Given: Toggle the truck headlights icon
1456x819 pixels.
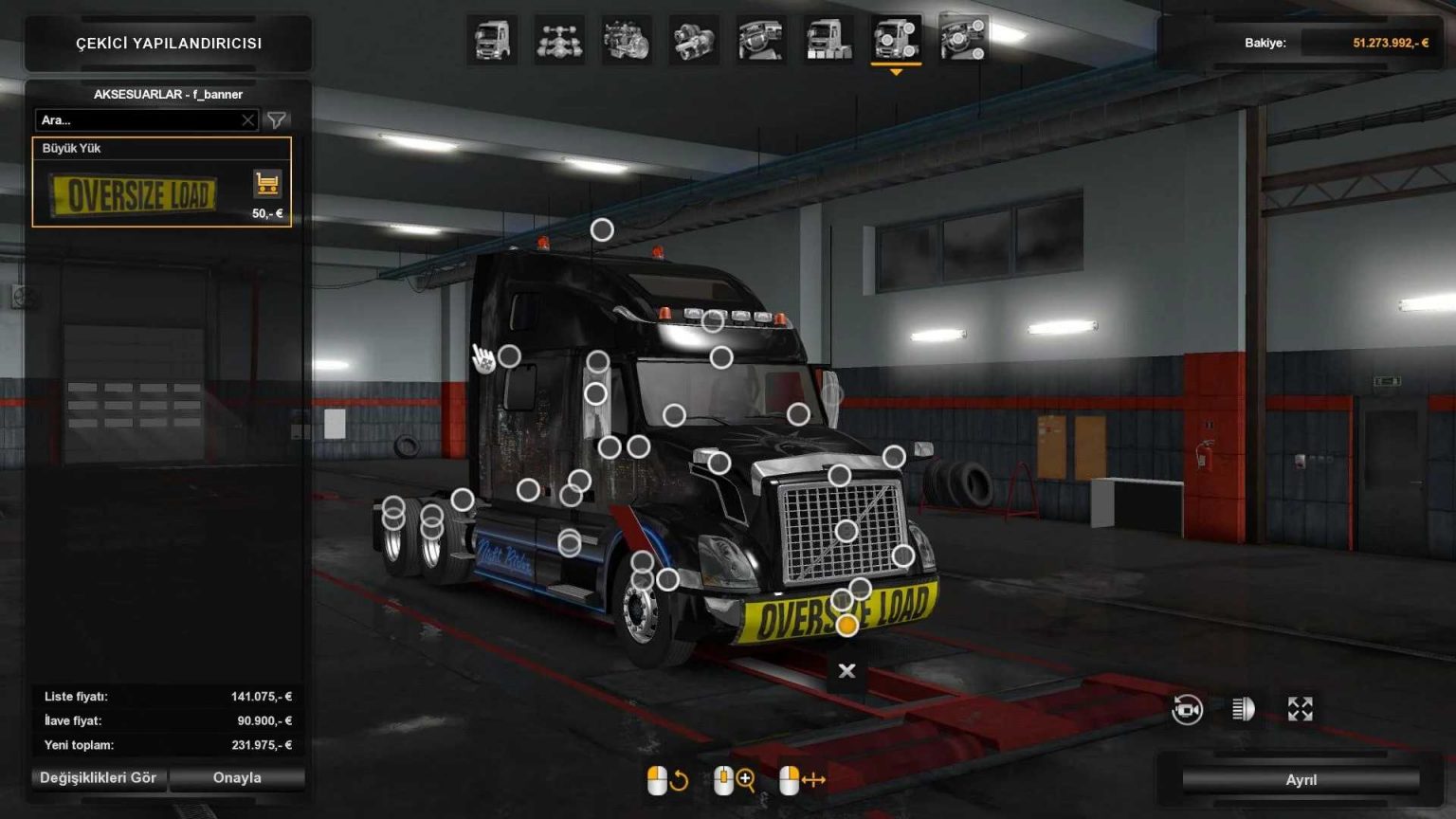Looking at the screenshot, I should pyautogui.click(x=1243, y=709).
